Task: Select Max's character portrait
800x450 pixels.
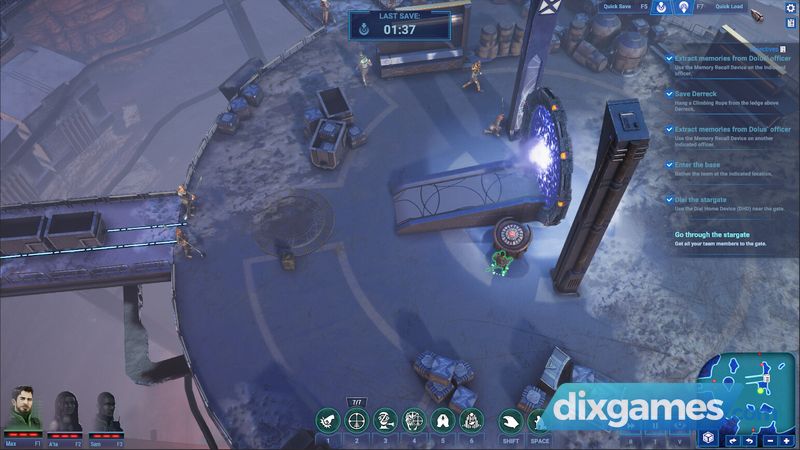Action: [x=23, y=412]
